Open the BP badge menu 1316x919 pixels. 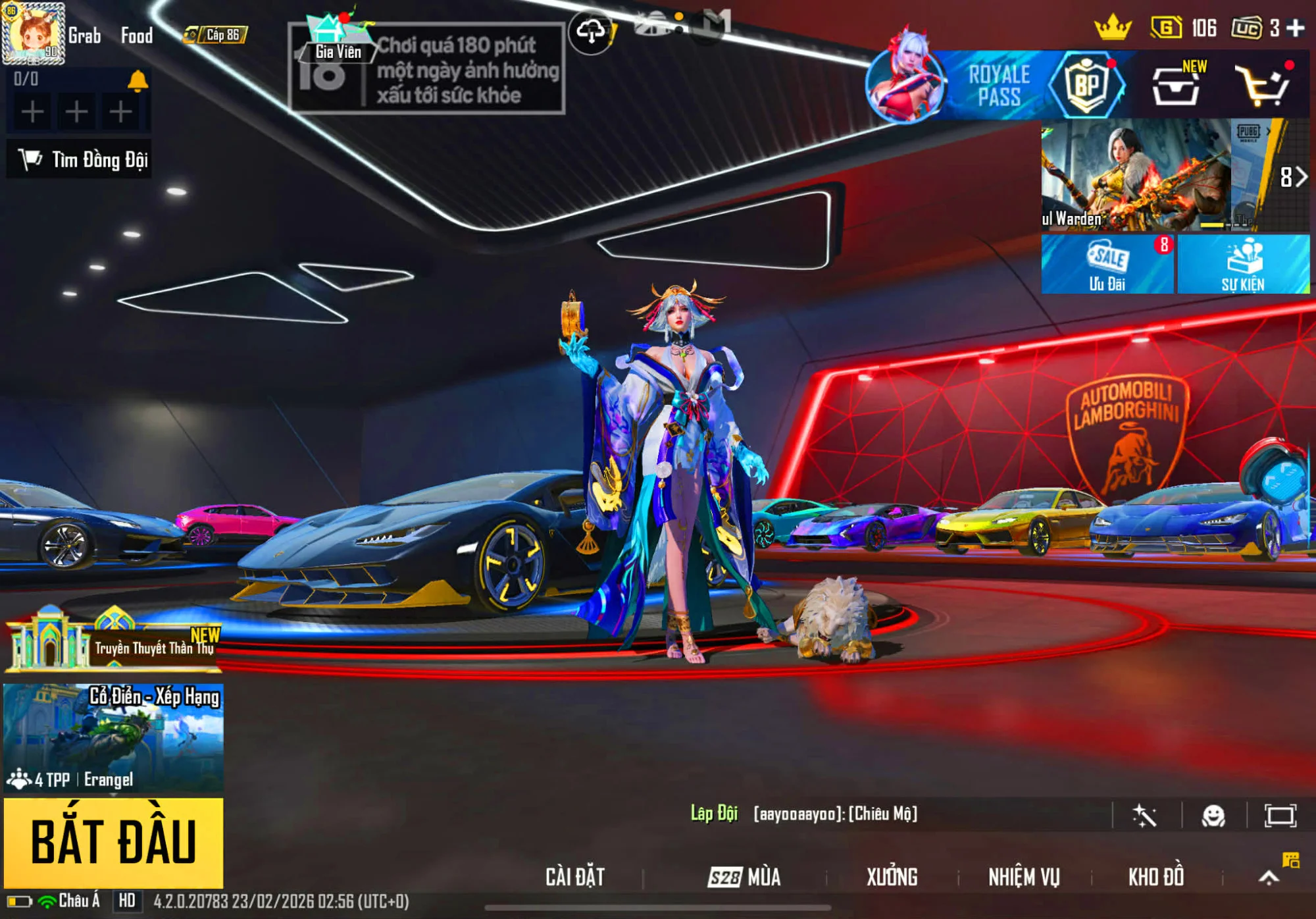click(x=1086, y=86)
